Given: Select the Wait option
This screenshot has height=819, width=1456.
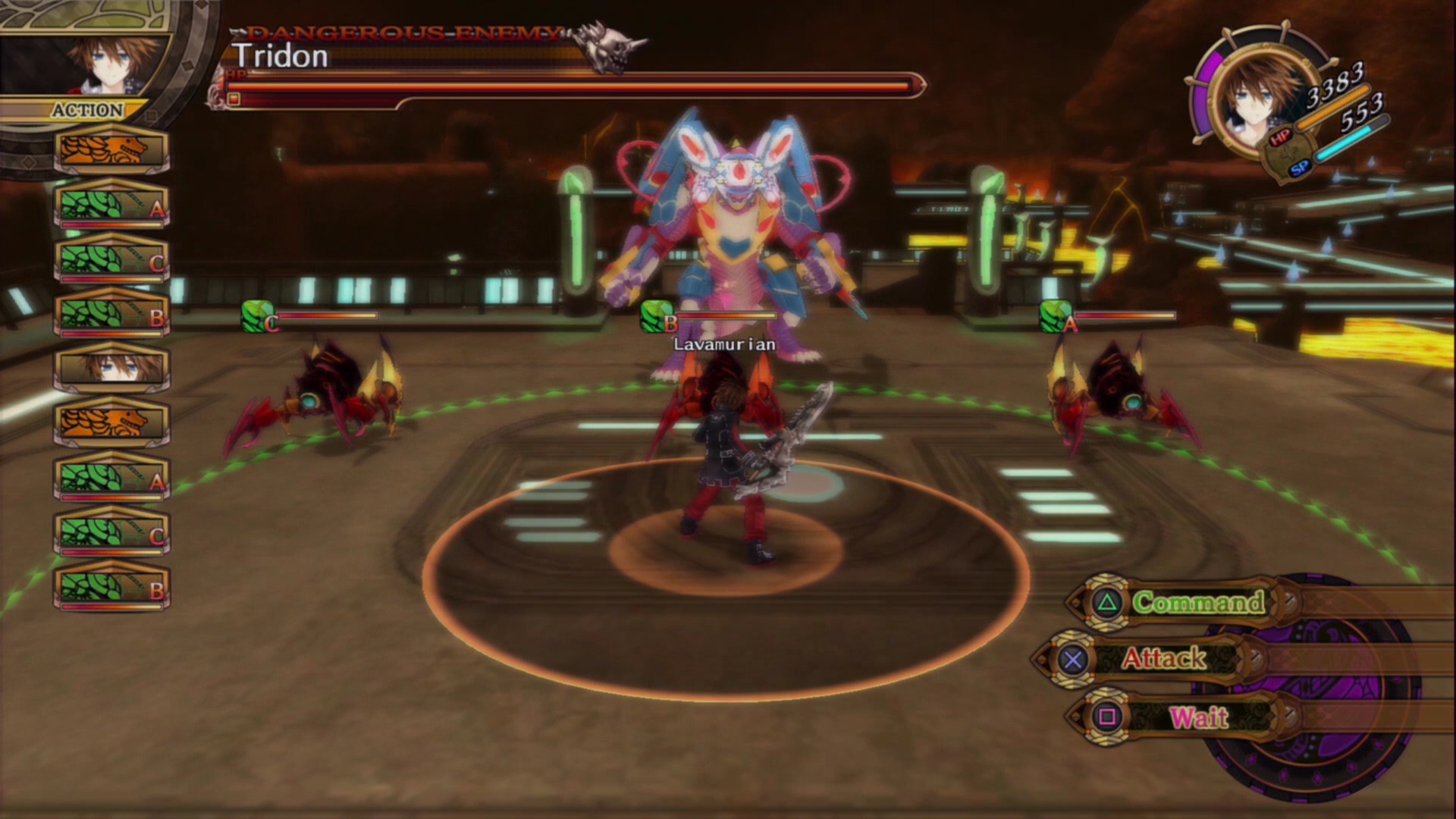Looking at the screenshot, I should pos(1197,717).
